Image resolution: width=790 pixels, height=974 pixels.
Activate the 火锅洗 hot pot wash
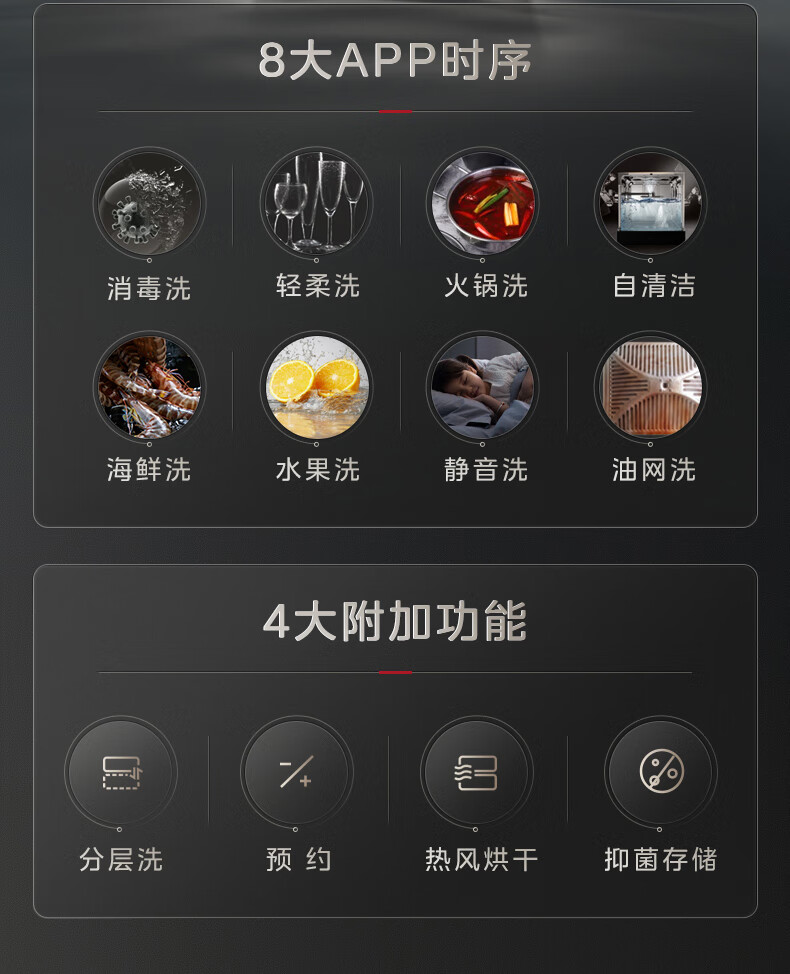483,204
